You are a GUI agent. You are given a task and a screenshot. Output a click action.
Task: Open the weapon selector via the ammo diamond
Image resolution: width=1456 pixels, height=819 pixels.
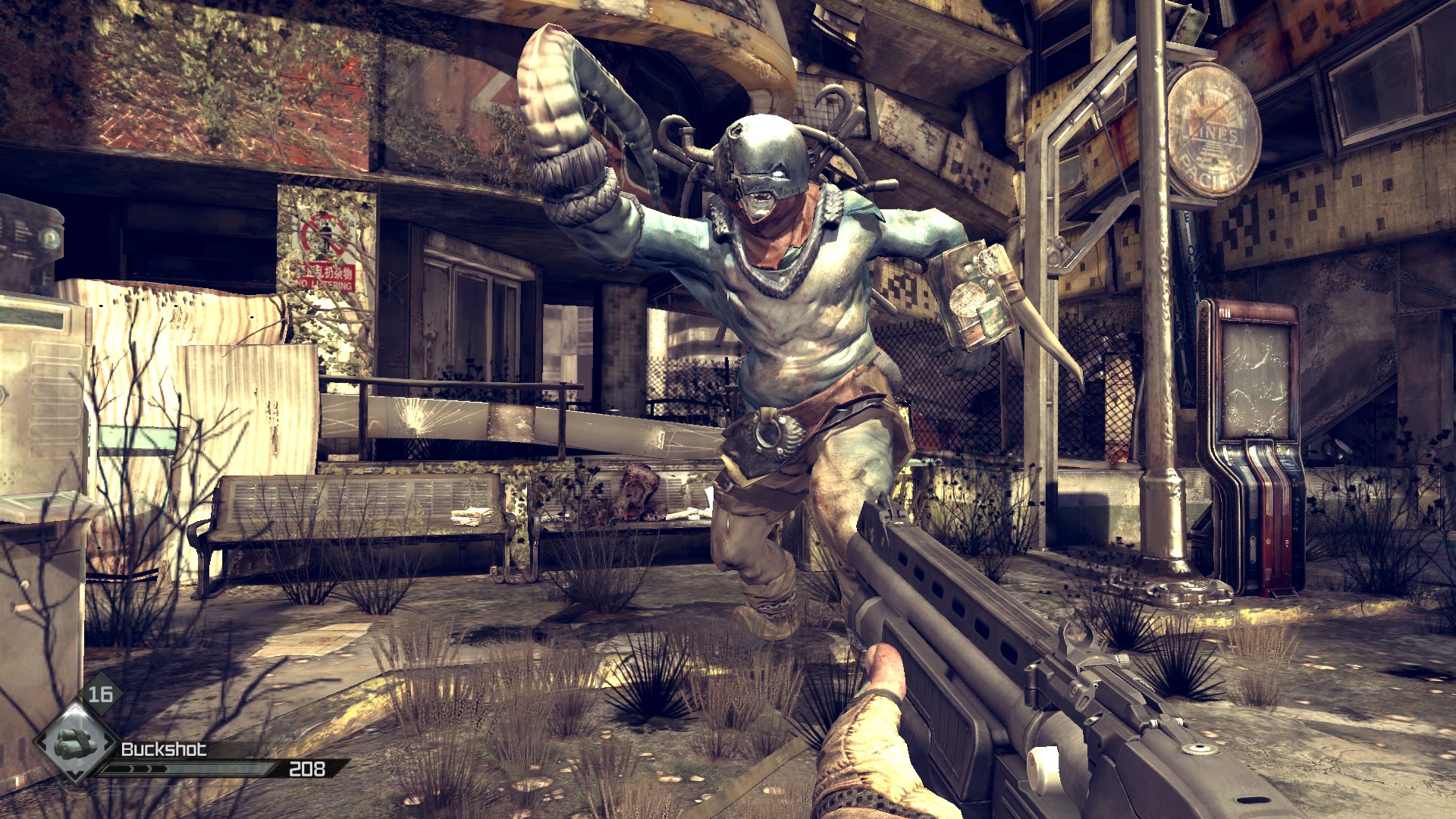(x=74, y=745)
